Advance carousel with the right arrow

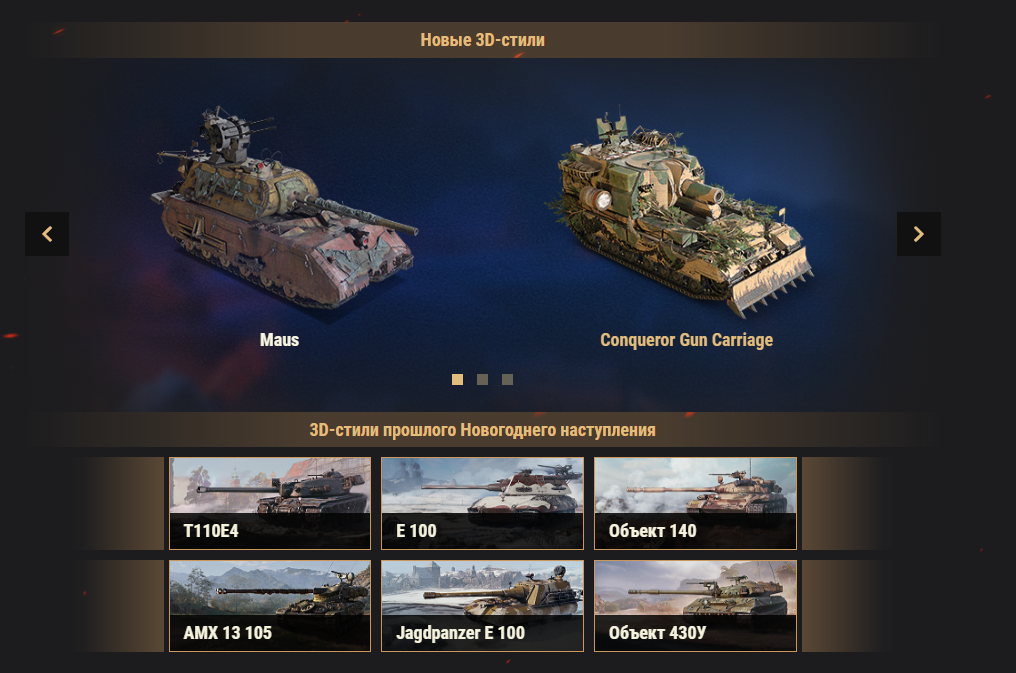[918, 234]
